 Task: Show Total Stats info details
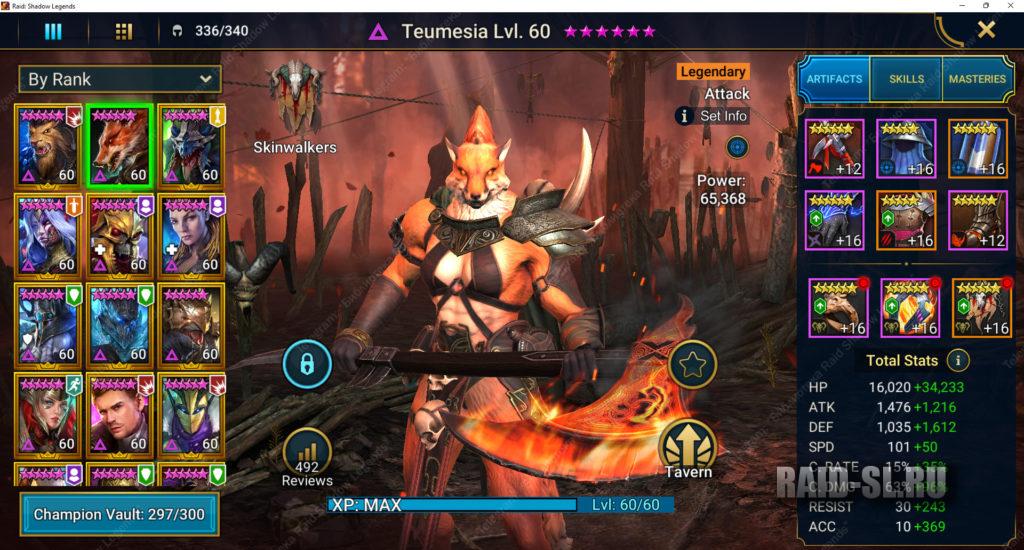[x=958, y=360]
